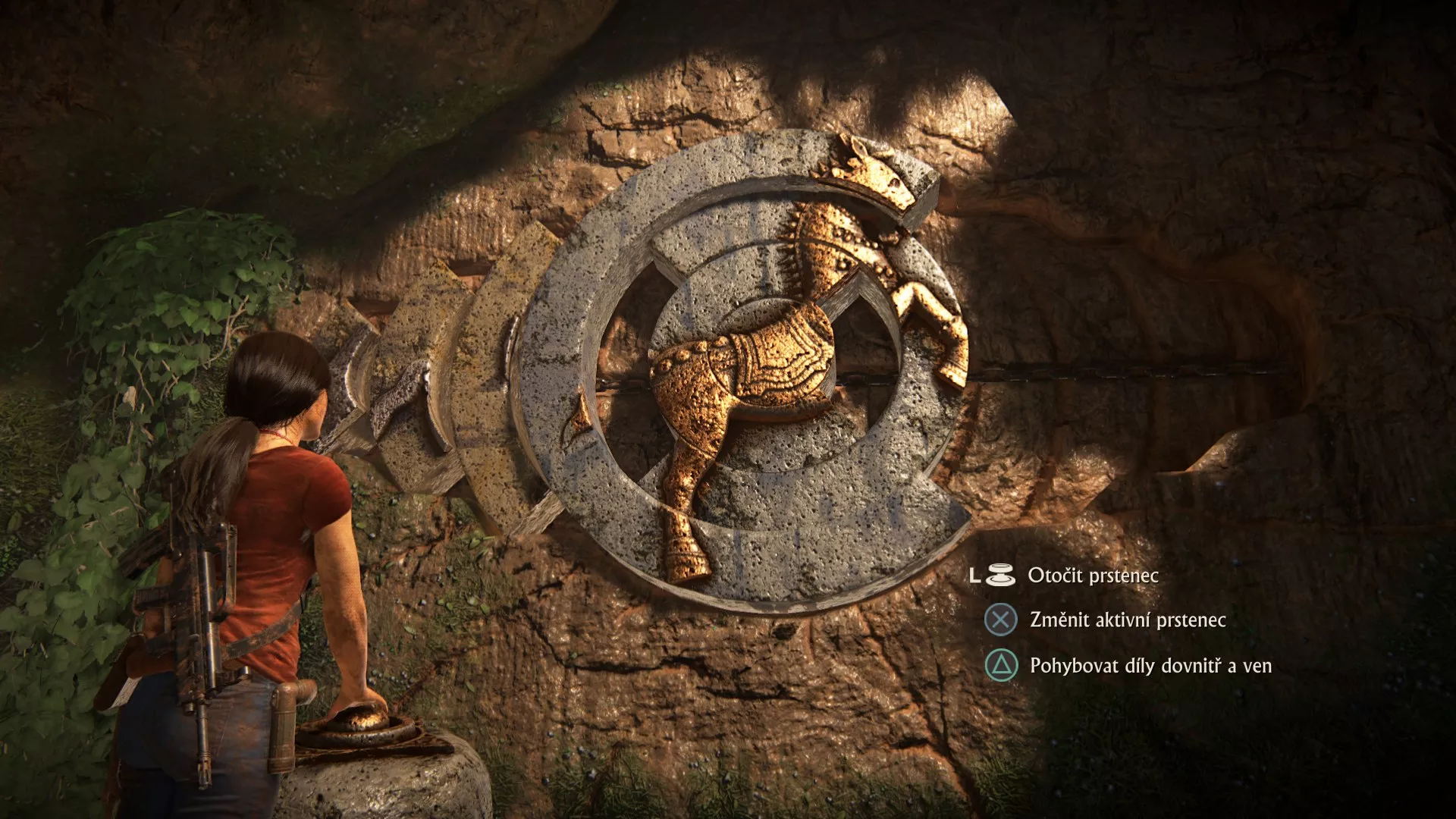Select the crescent piece left of the wheel

(463, 394)
